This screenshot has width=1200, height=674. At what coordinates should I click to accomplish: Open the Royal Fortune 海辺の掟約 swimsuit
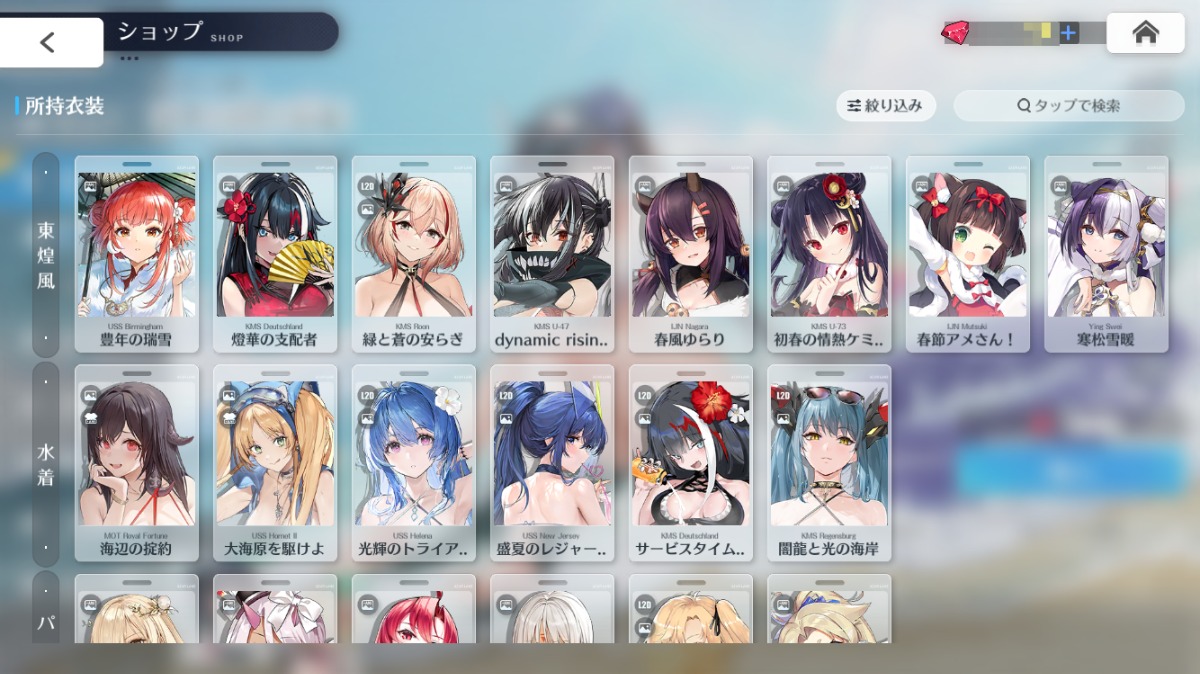tap(136, 463)
